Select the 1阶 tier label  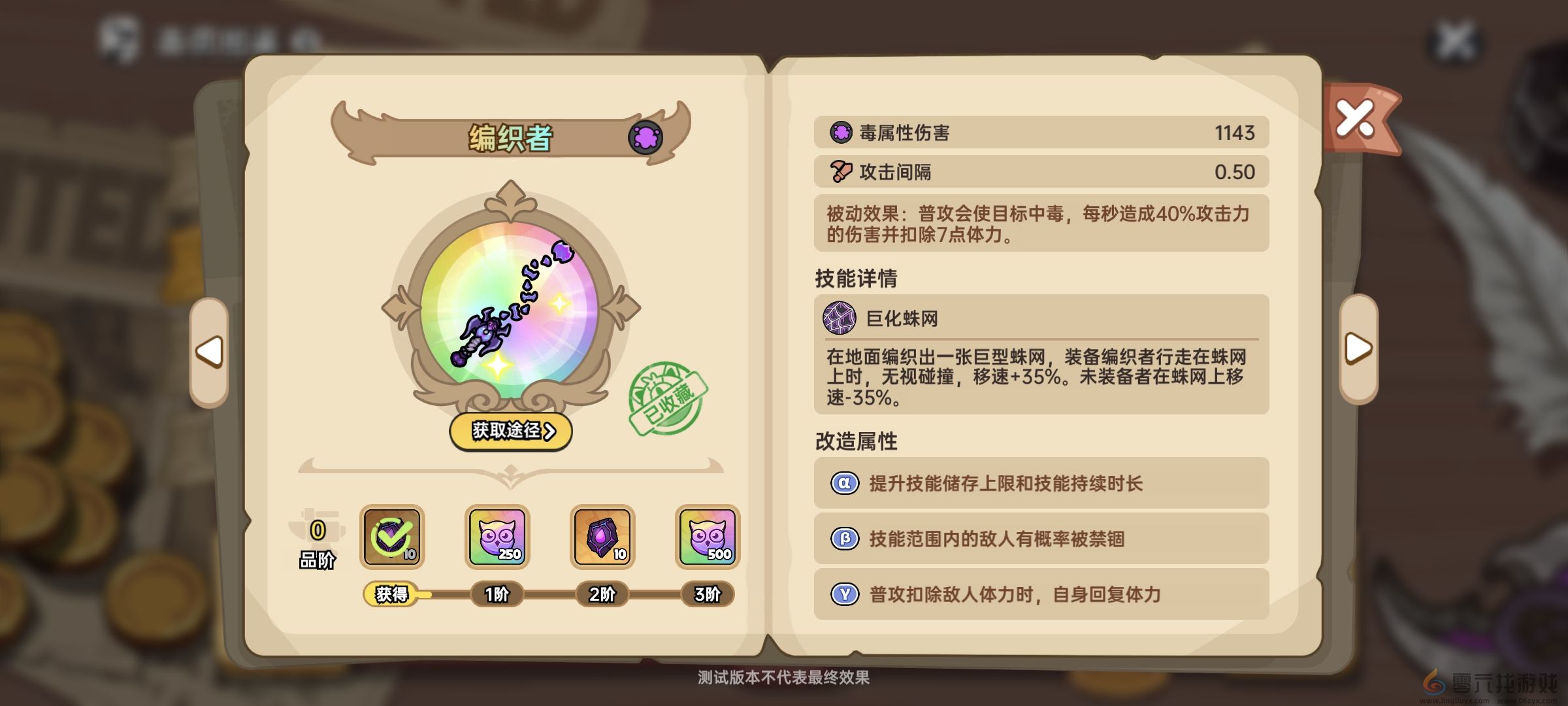[498, 596]
